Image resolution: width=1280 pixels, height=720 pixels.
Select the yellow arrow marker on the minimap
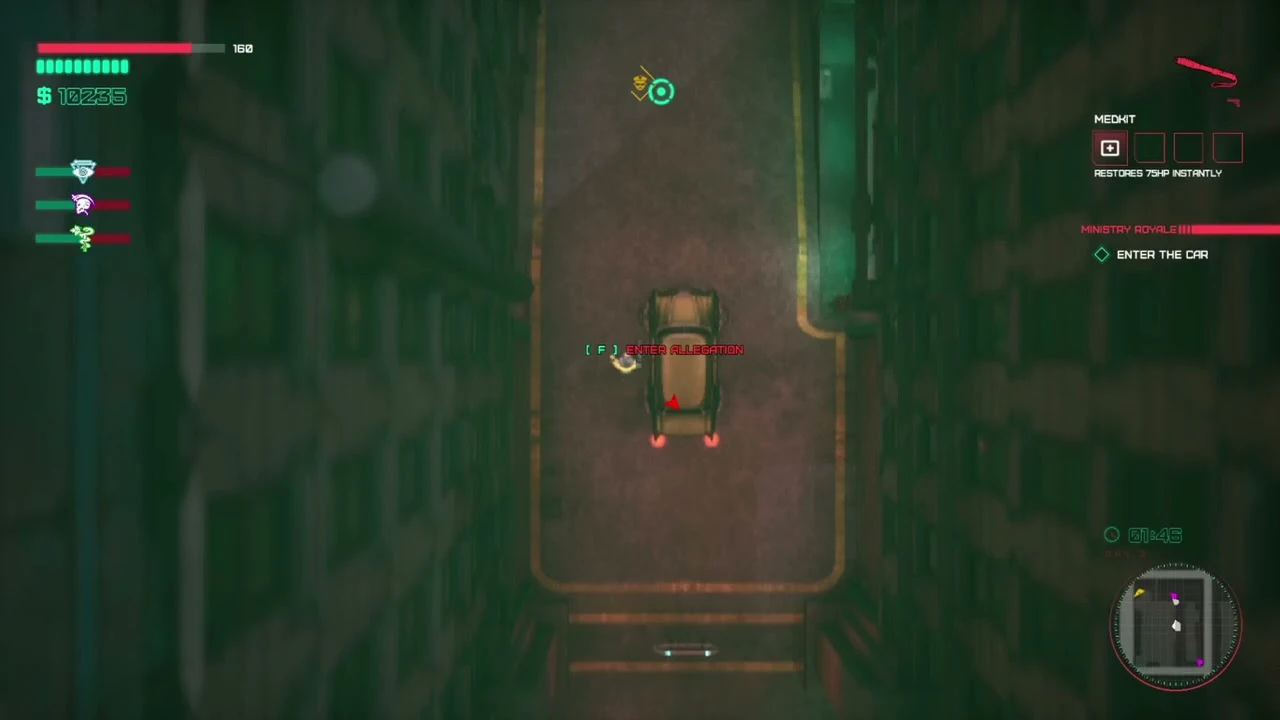click(1141, 593)
